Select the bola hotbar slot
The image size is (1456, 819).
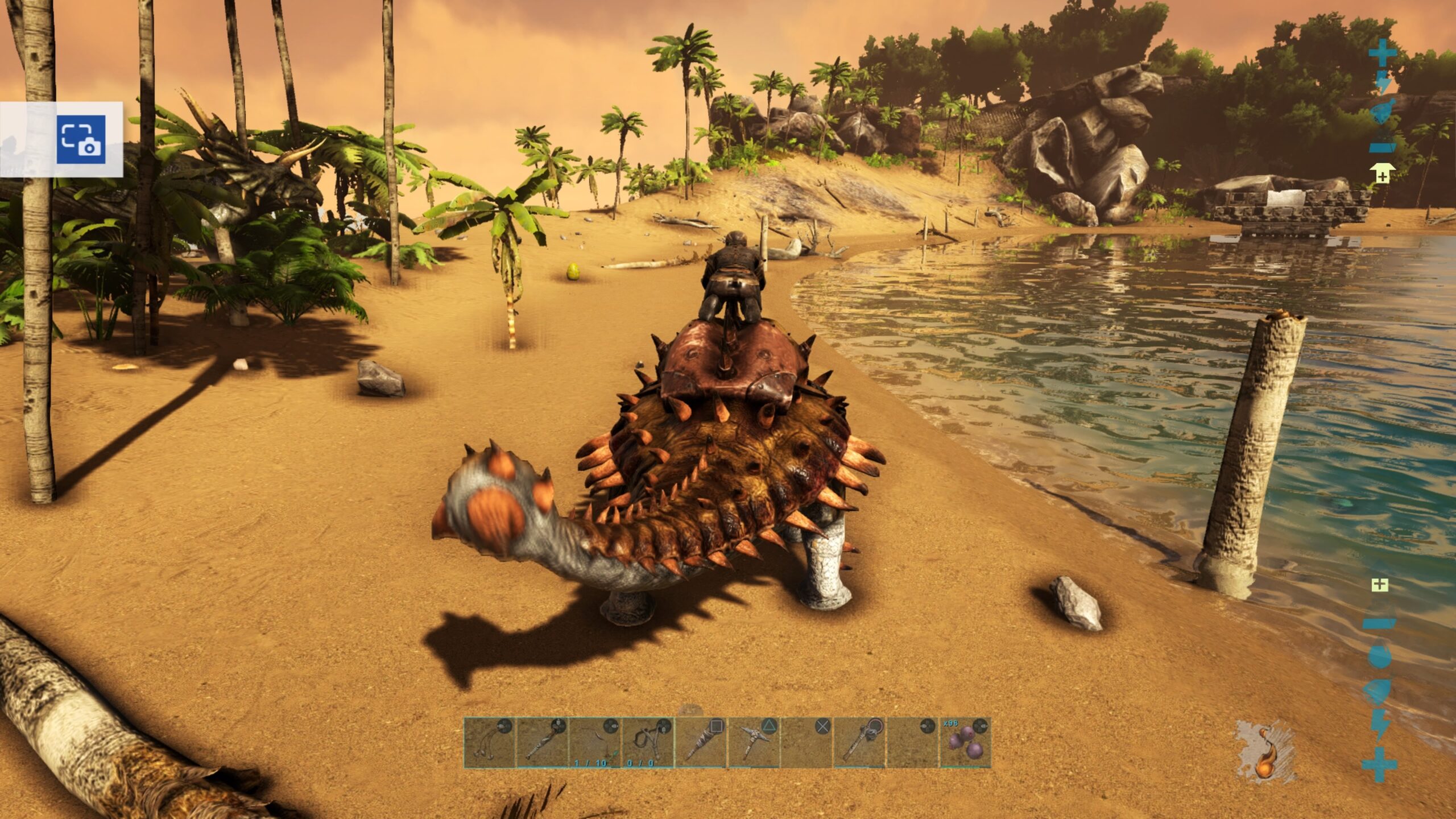(489, 742)
